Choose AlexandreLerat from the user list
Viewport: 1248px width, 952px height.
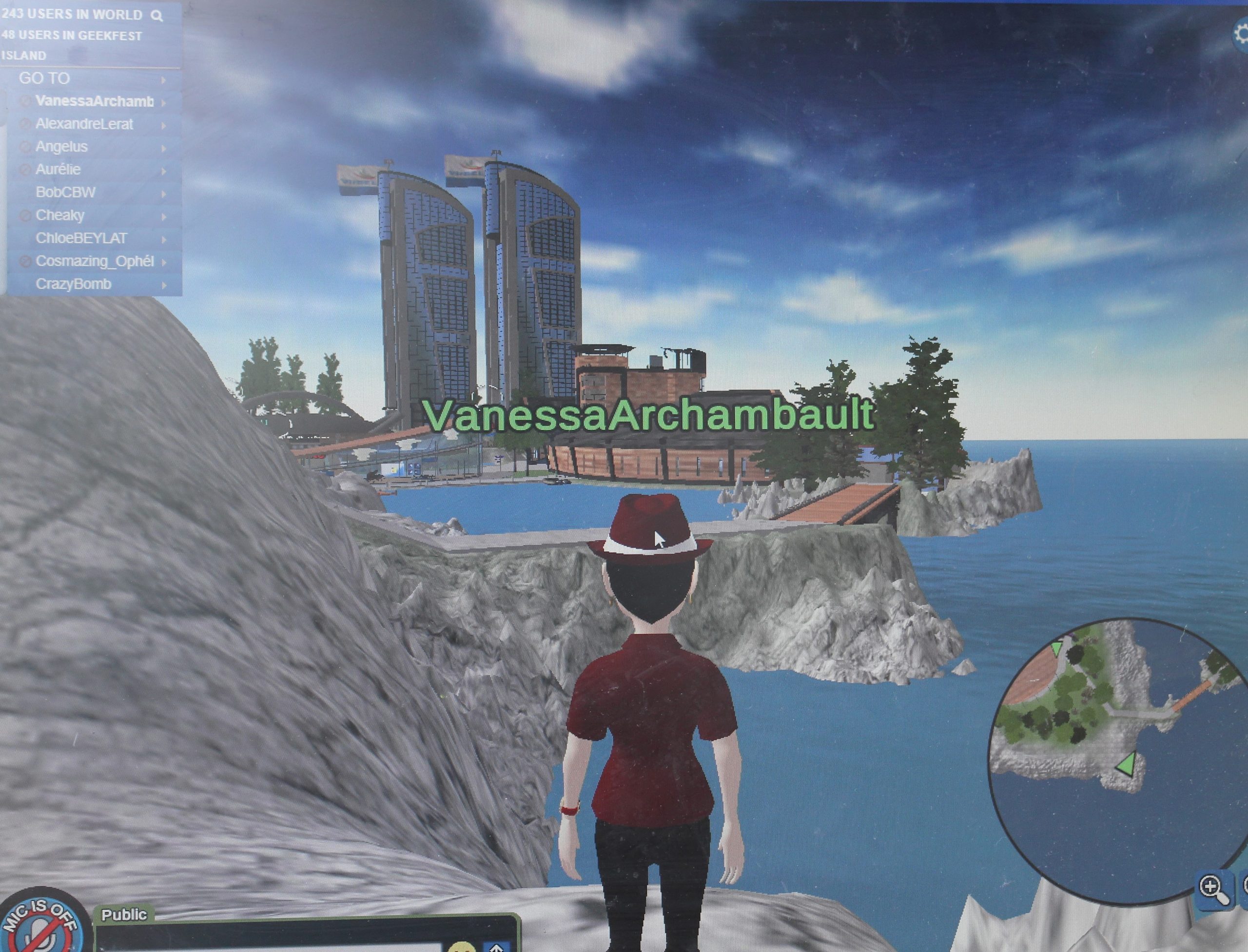pyautogui.click(x=84, y=124)
